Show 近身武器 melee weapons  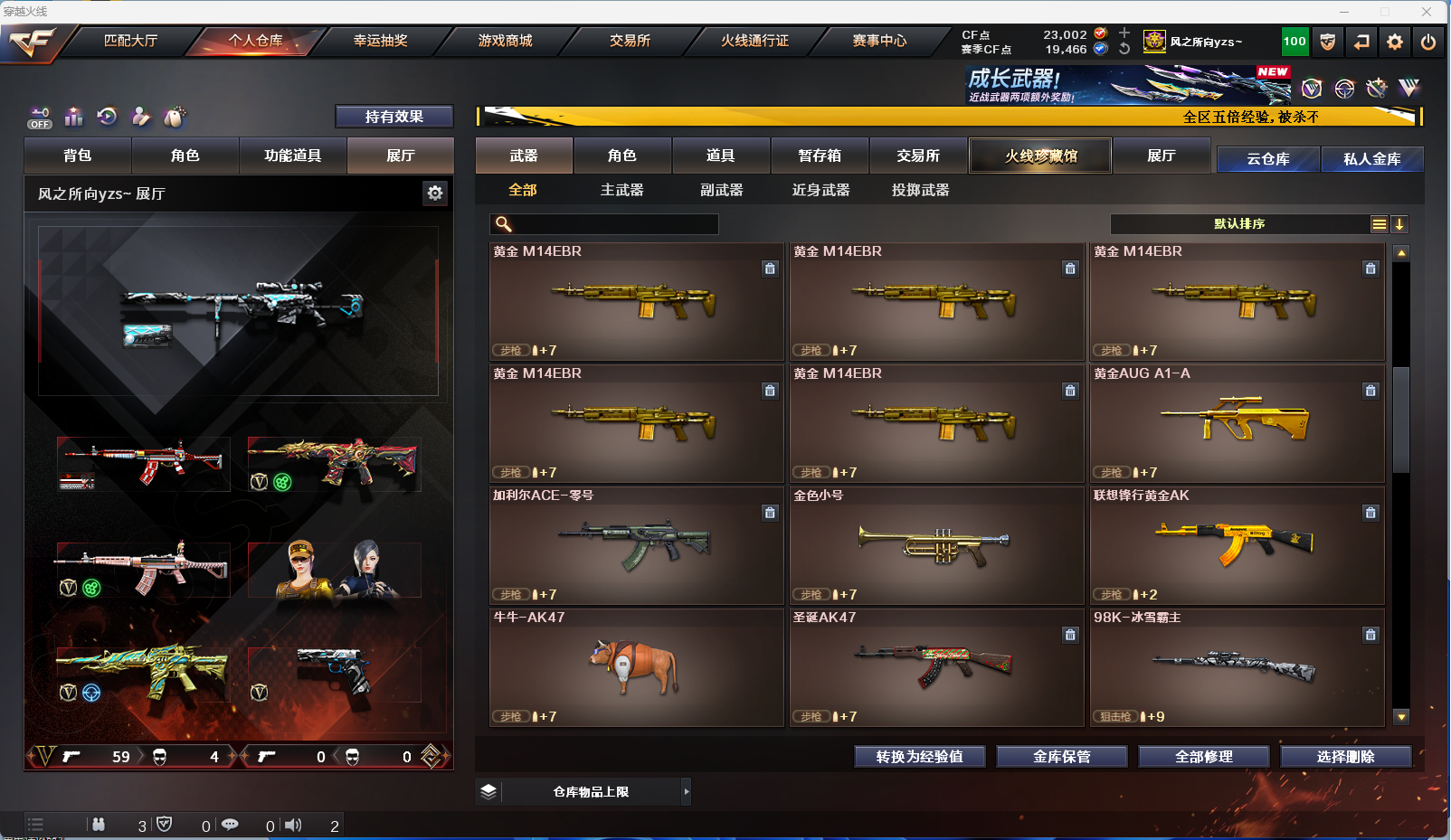coord(820,190)
